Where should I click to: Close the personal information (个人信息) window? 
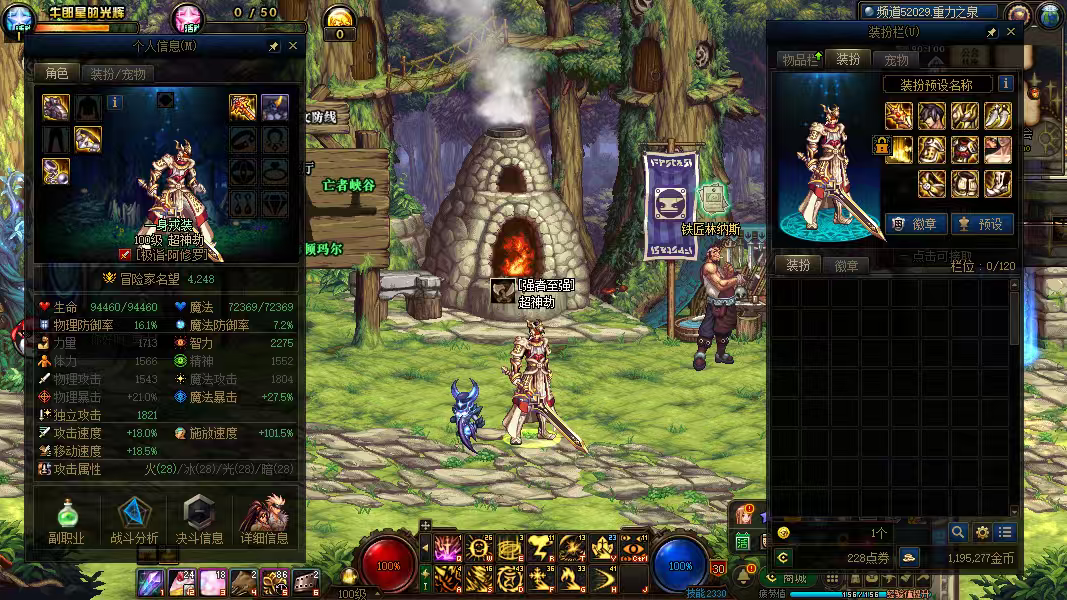(x=293, y=46)
